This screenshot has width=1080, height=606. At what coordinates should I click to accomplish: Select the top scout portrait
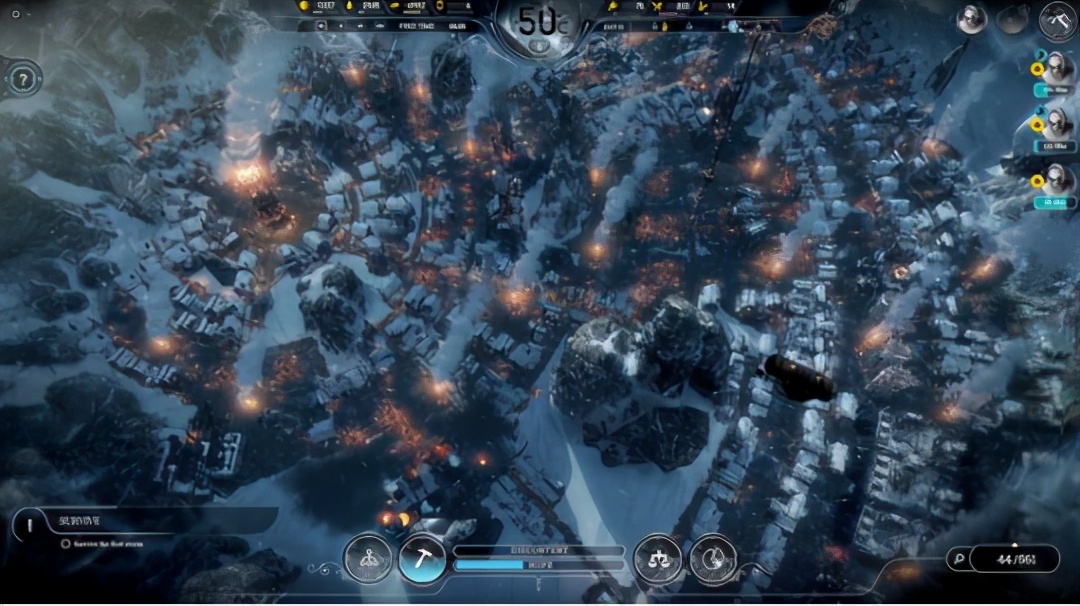pyautogui.click(x=1056, y=70)
